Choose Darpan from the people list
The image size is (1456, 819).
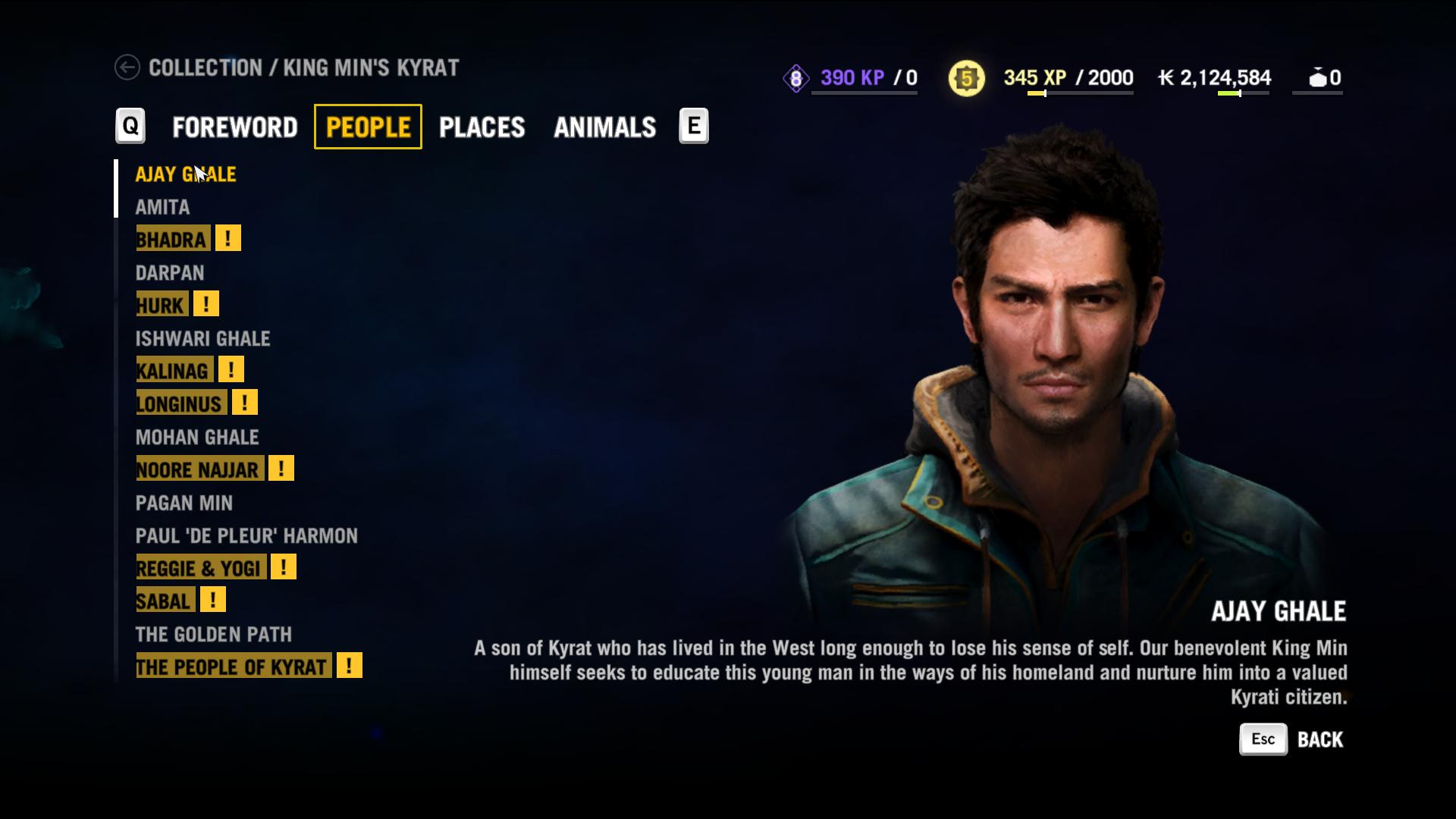click(170, 273)
